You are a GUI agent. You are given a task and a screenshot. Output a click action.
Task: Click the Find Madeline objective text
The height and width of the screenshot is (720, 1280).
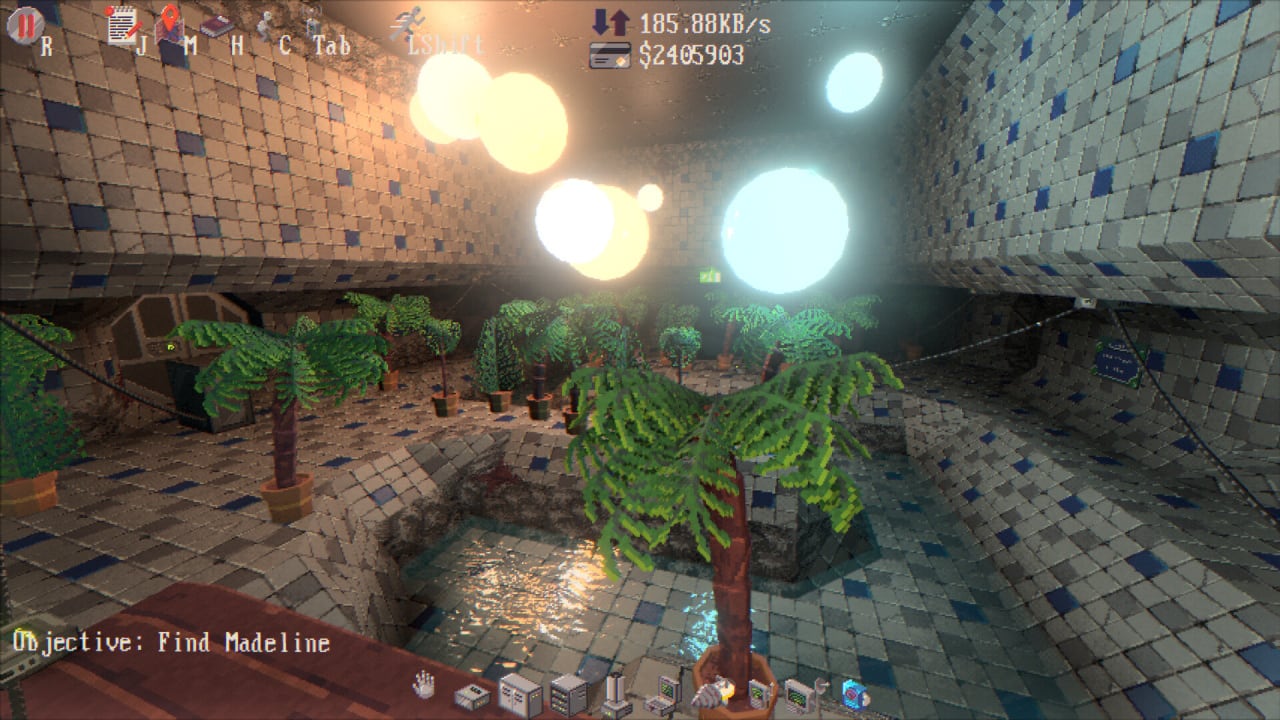click(x=171, y=642)
